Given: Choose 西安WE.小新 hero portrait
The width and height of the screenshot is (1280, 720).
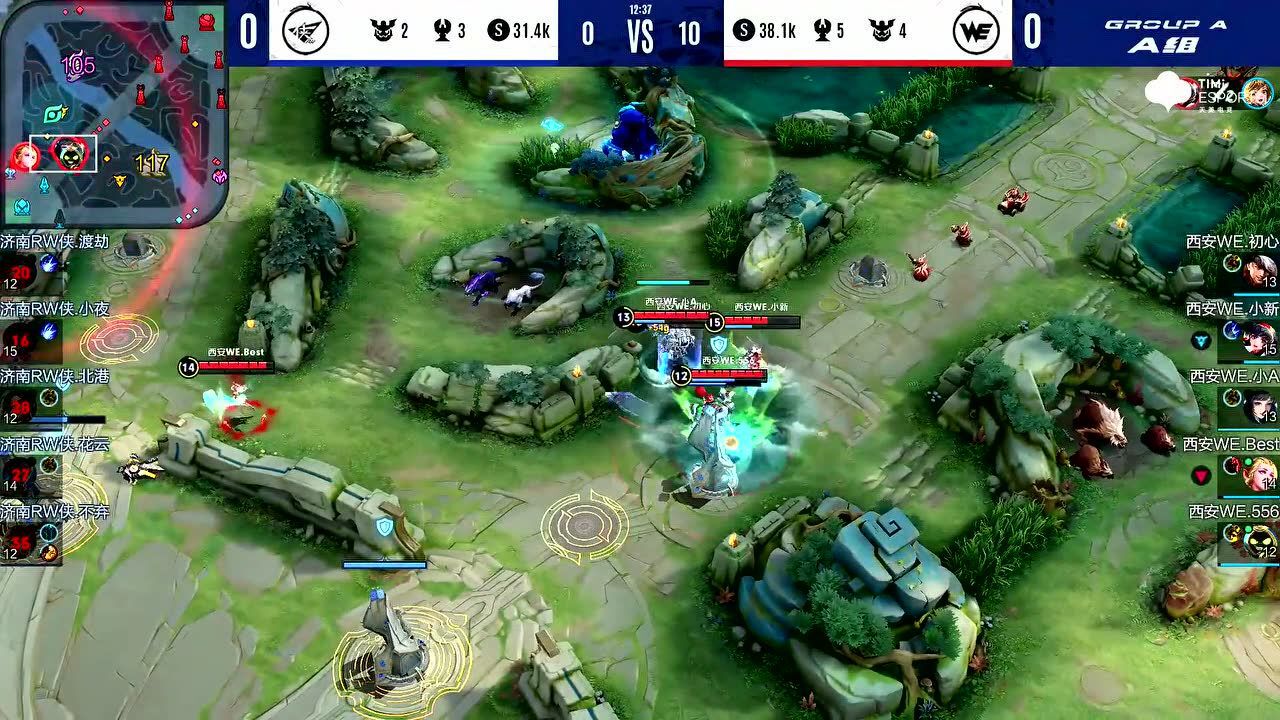Looking at the screenshot, I should pyautogui.click(x=1260, y=339).
